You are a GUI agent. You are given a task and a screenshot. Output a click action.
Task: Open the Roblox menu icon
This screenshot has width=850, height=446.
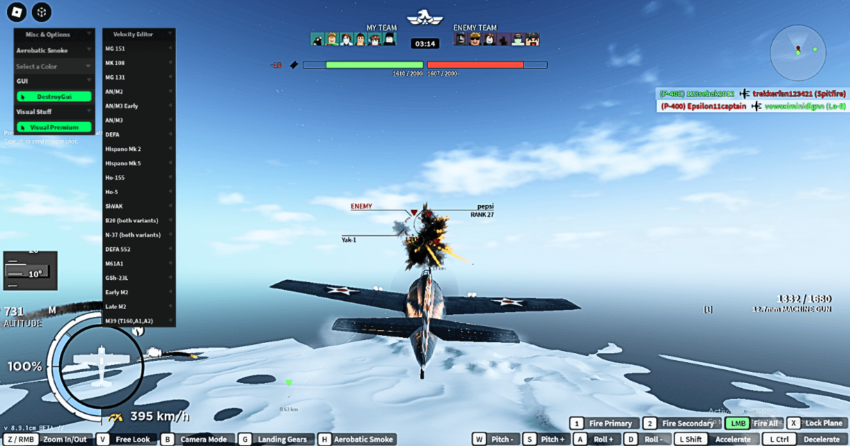16,12
